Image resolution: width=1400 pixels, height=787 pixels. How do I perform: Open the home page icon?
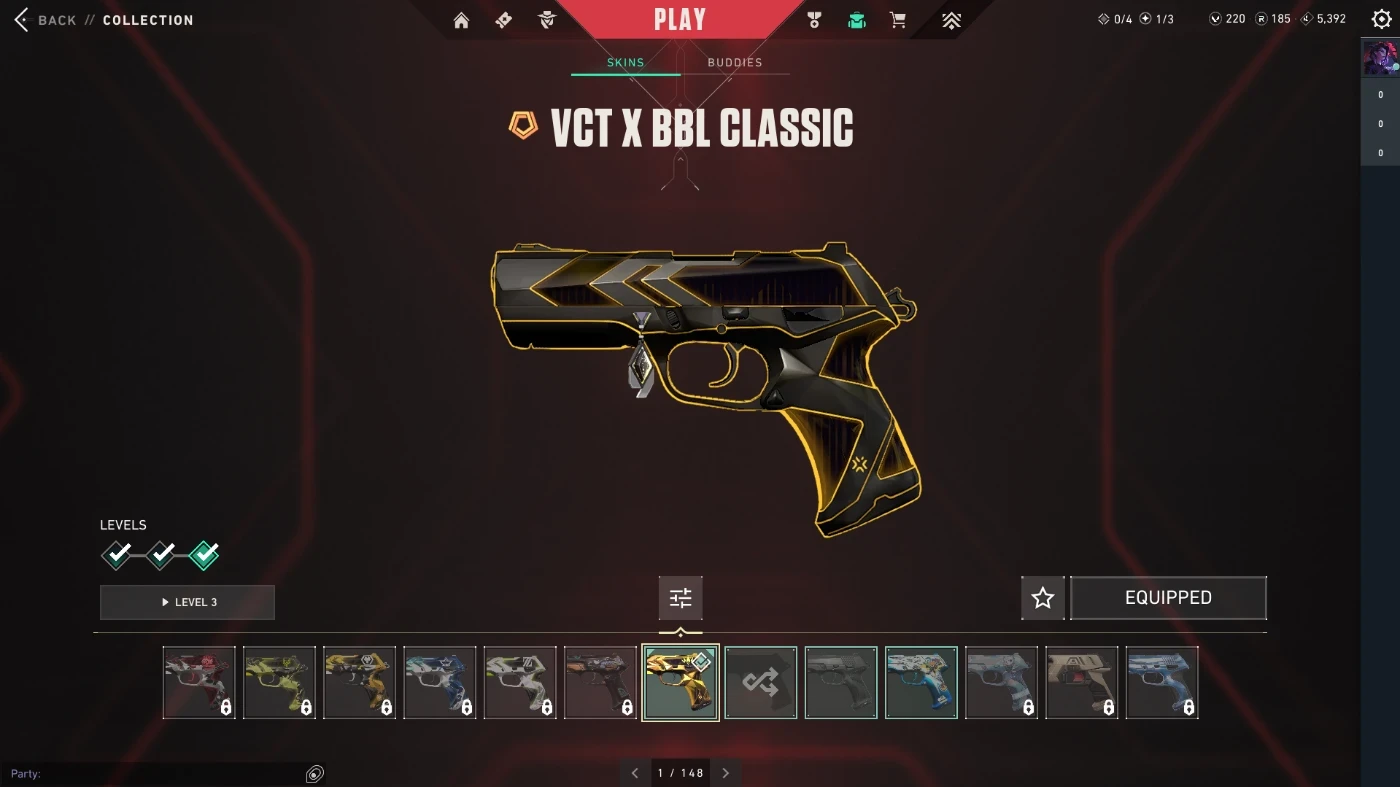[x=461, y=20]
